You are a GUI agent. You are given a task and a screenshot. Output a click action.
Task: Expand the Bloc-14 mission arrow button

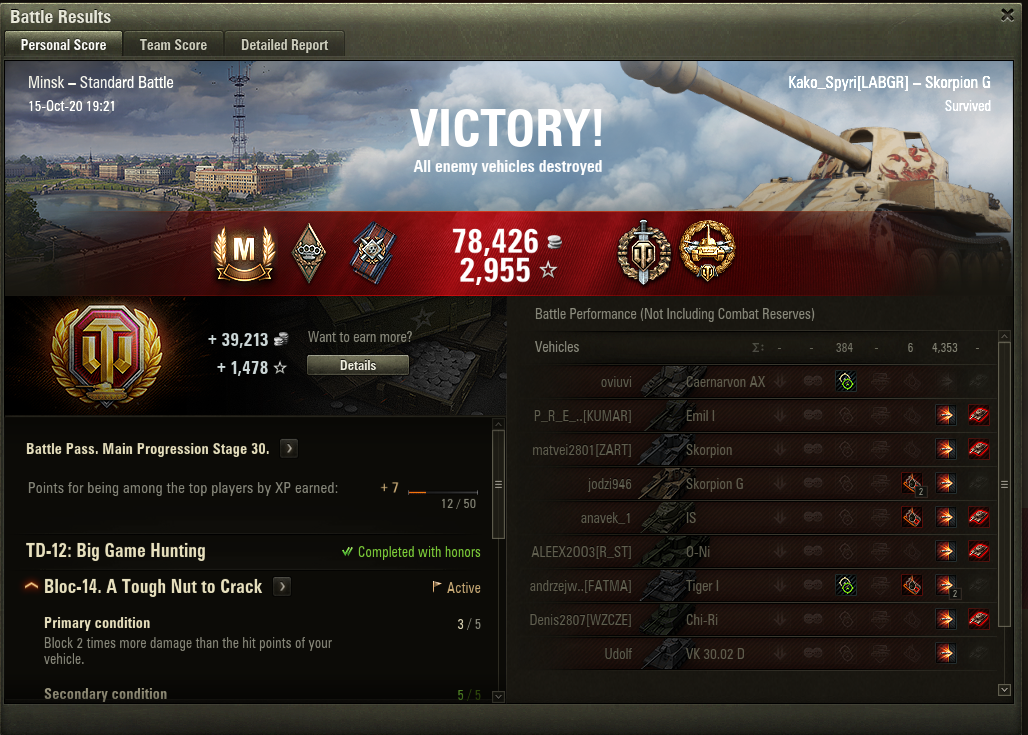[x=283, y=587]
